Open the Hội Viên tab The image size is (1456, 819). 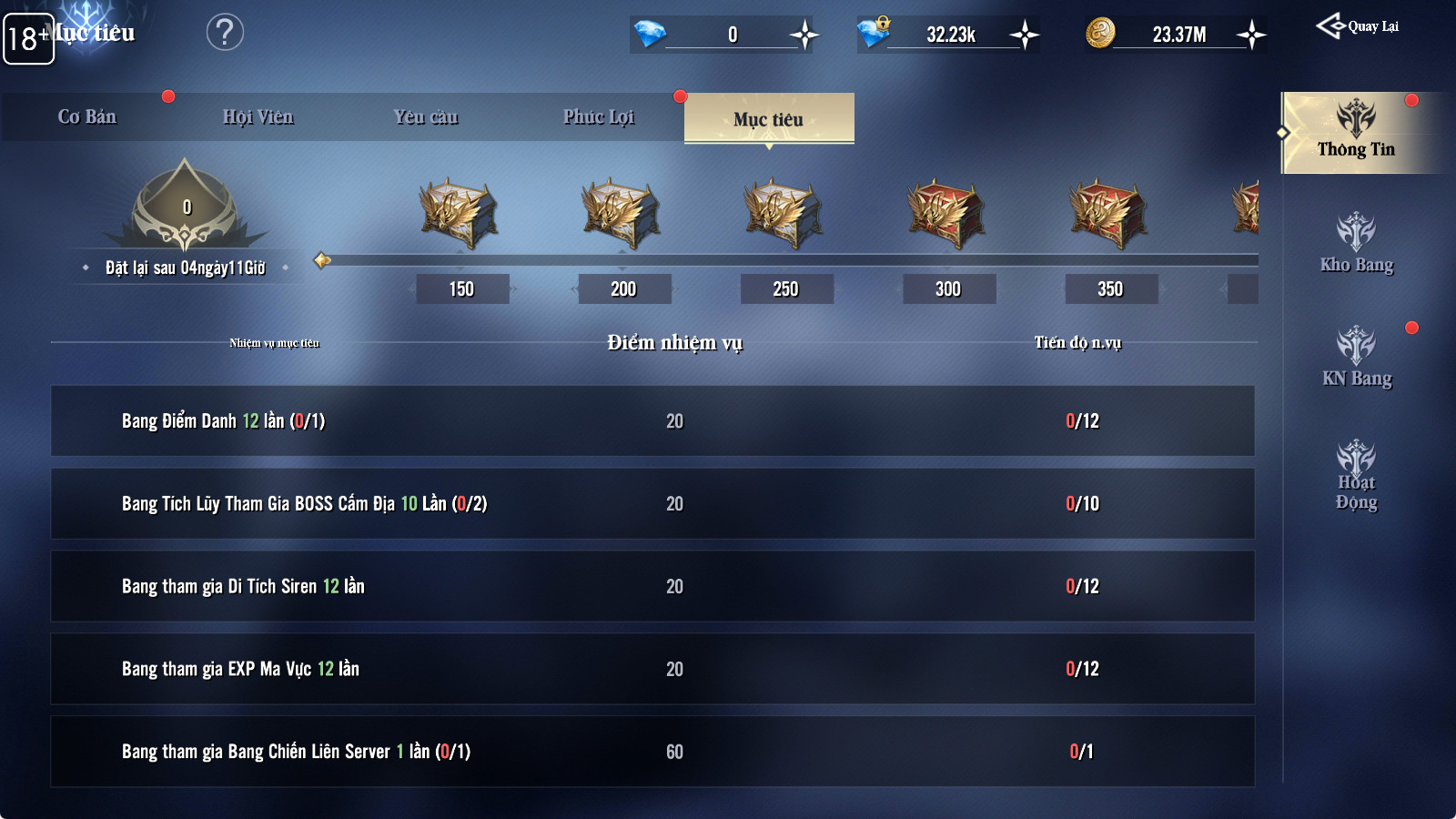tap(258, 117)
